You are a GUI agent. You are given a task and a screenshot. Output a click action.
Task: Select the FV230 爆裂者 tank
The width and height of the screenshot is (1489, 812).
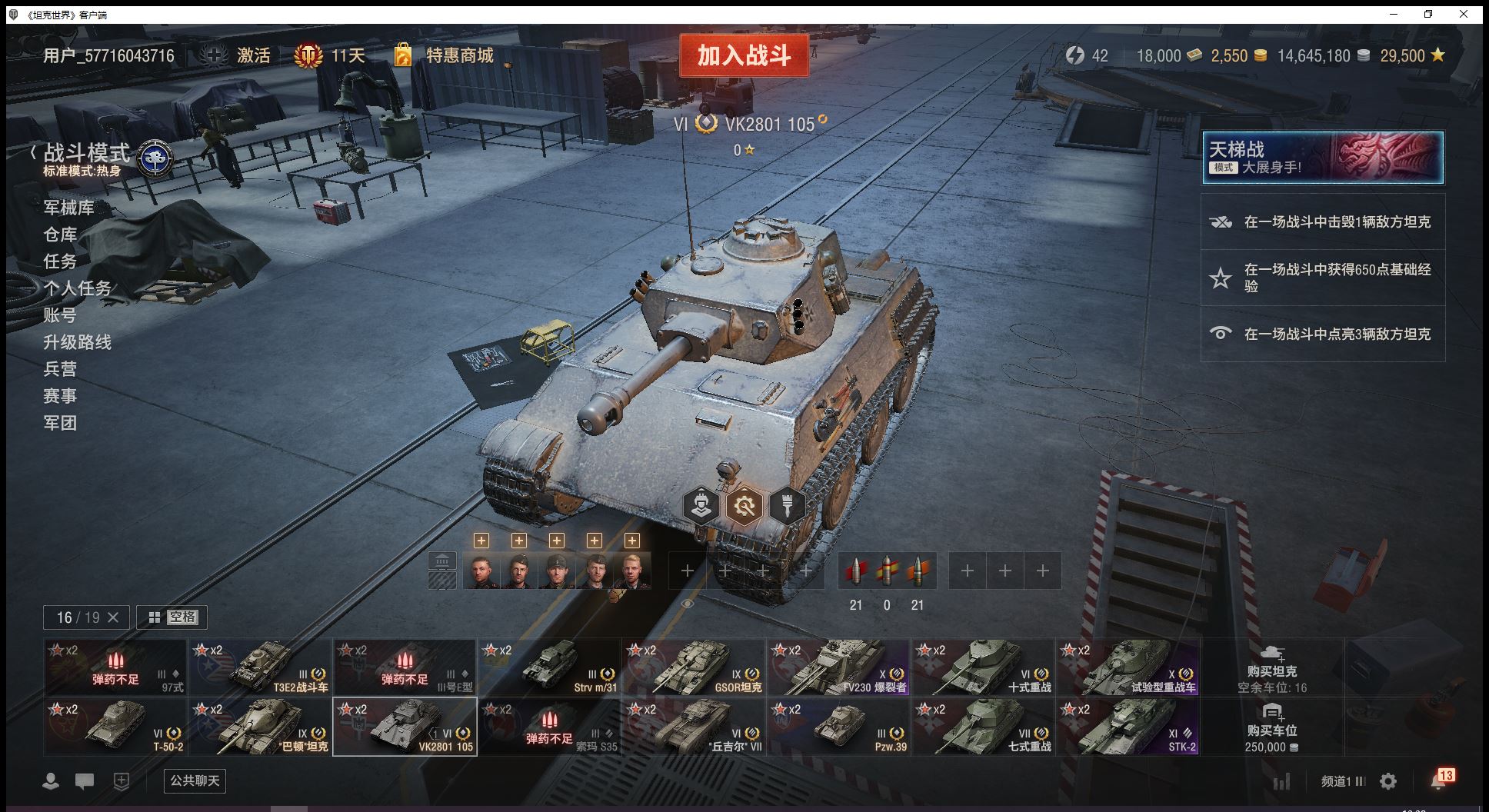pos(838,667)
